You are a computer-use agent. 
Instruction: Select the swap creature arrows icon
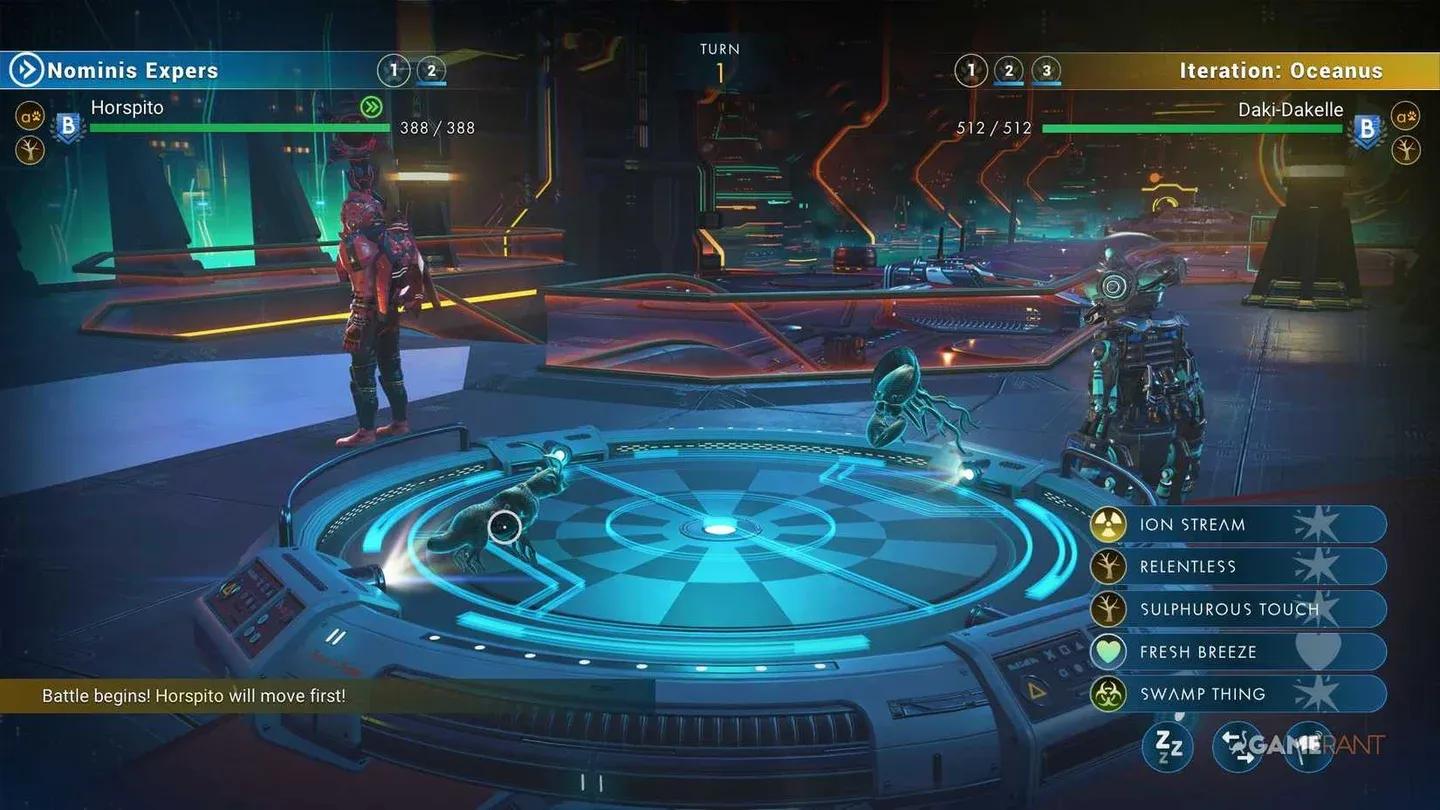tap(1240, 746)
